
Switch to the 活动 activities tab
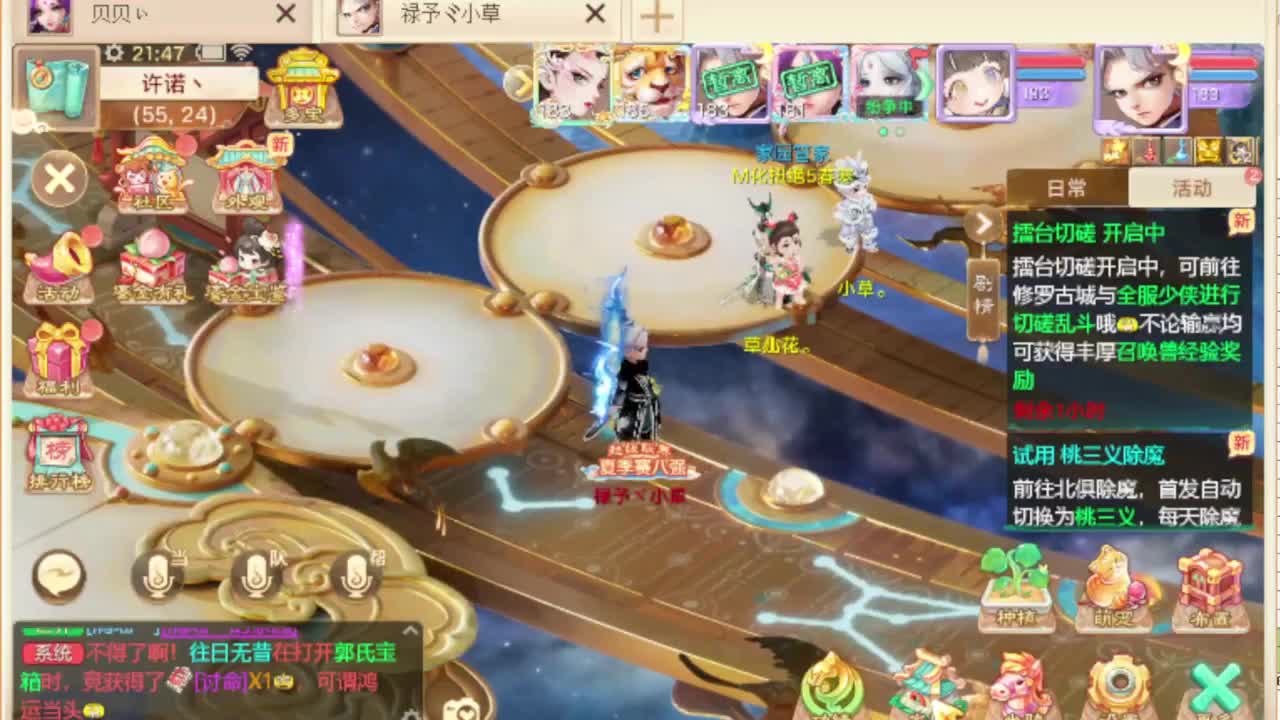(x=1193, y=188)
